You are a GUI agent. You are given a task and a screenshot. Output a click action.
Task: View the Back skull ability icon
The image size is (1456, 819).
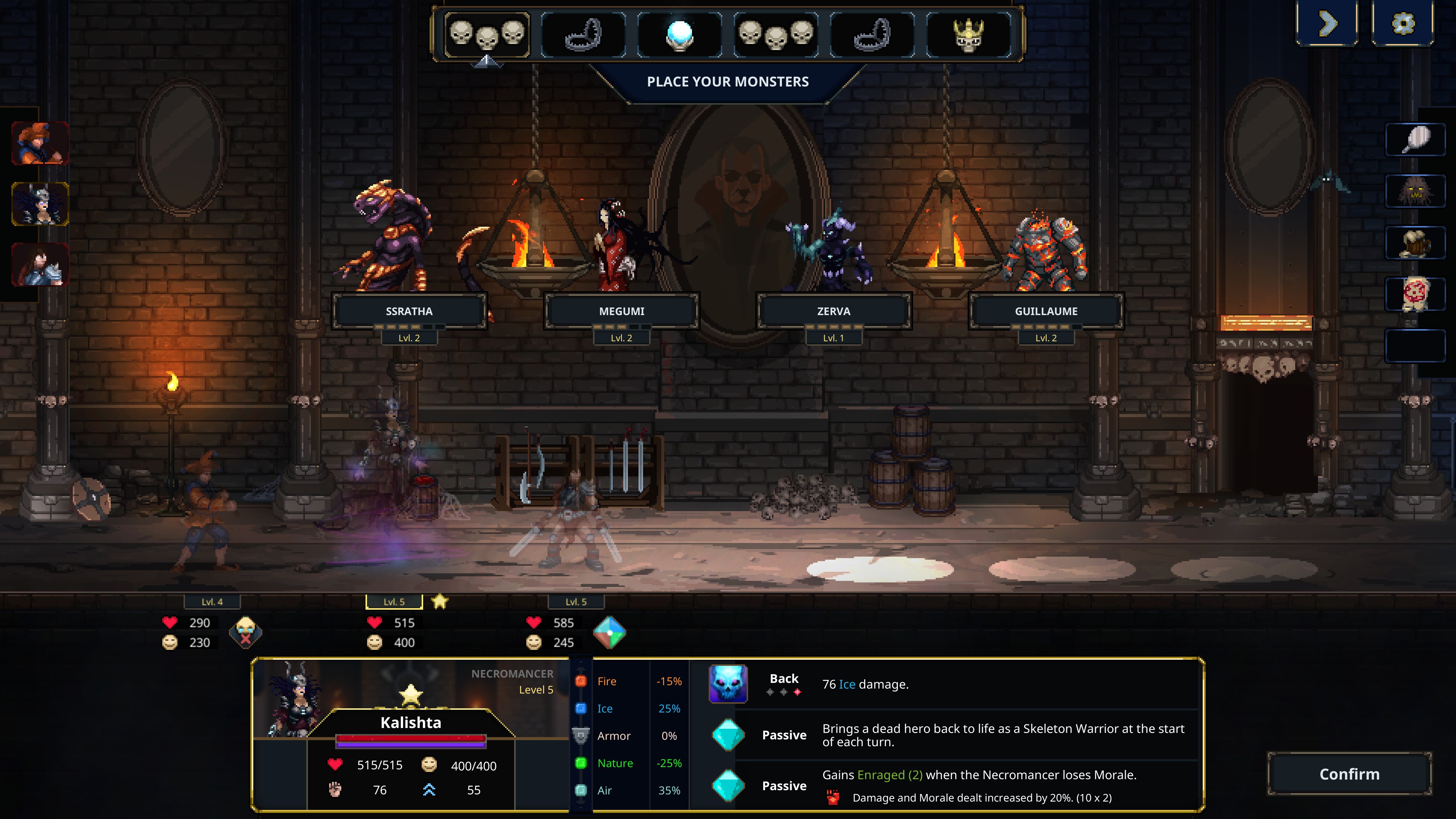click(728, 684)
